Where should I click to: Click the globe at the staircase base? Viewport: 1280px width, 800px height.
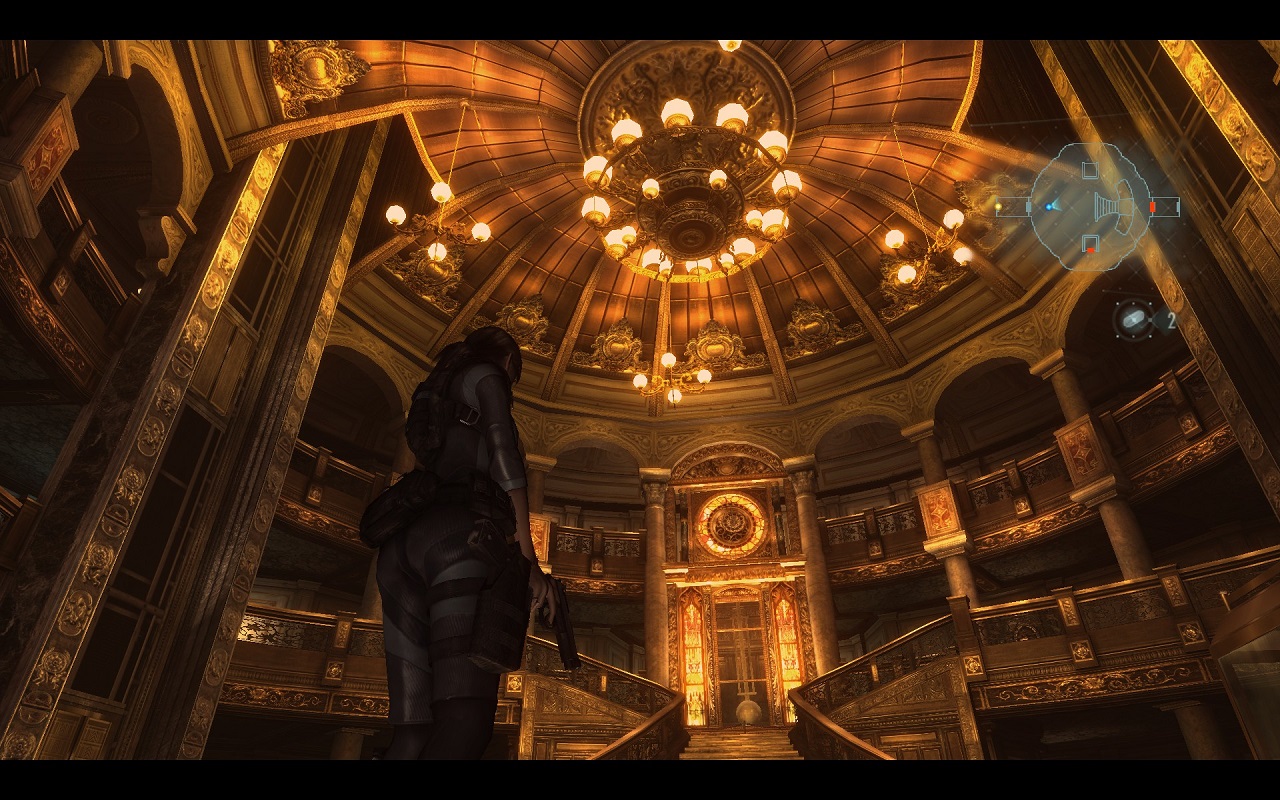click(746, 712)
